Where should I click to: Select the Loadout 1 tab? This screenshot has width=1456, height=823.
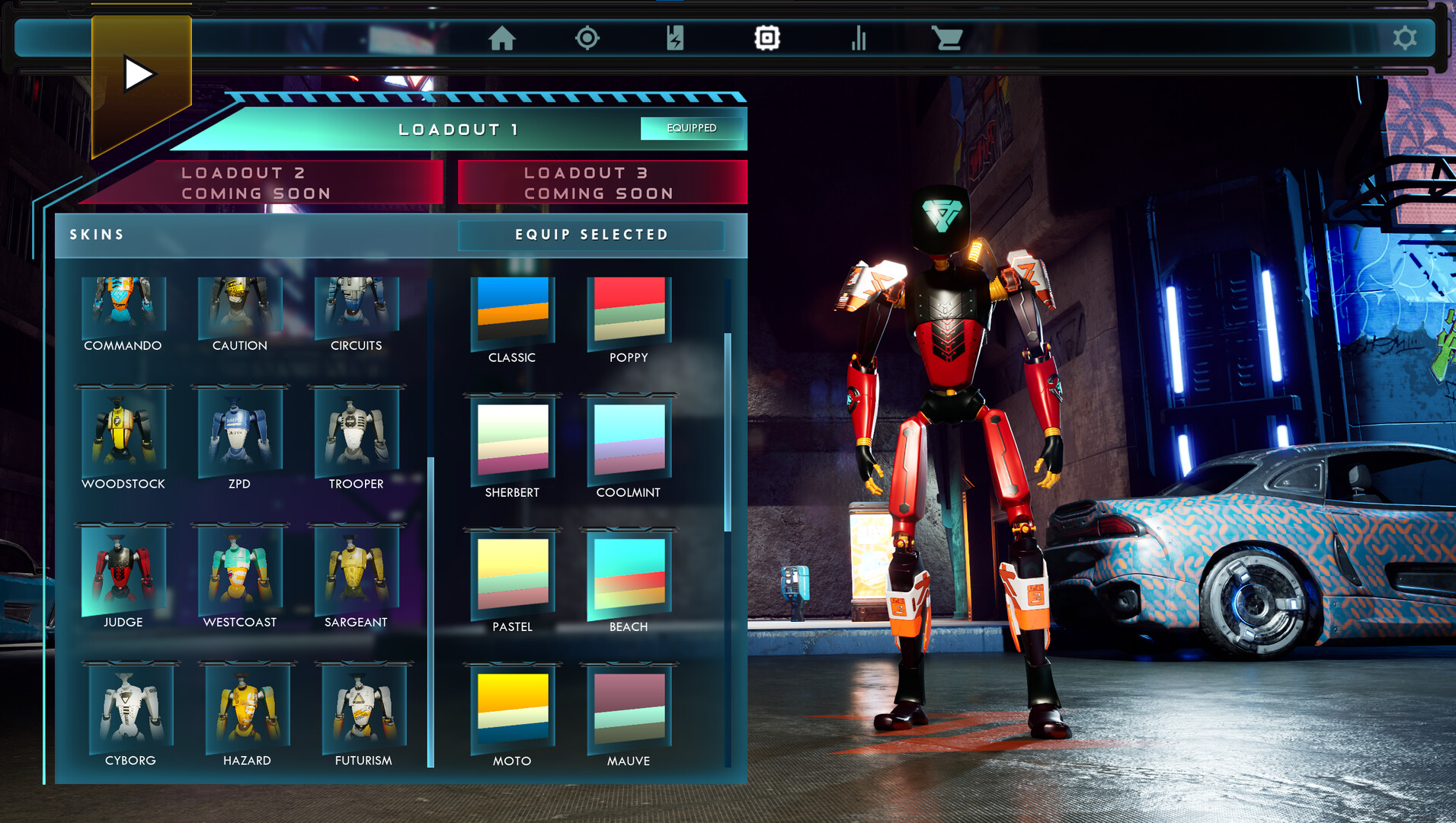[x=459, y=130]
